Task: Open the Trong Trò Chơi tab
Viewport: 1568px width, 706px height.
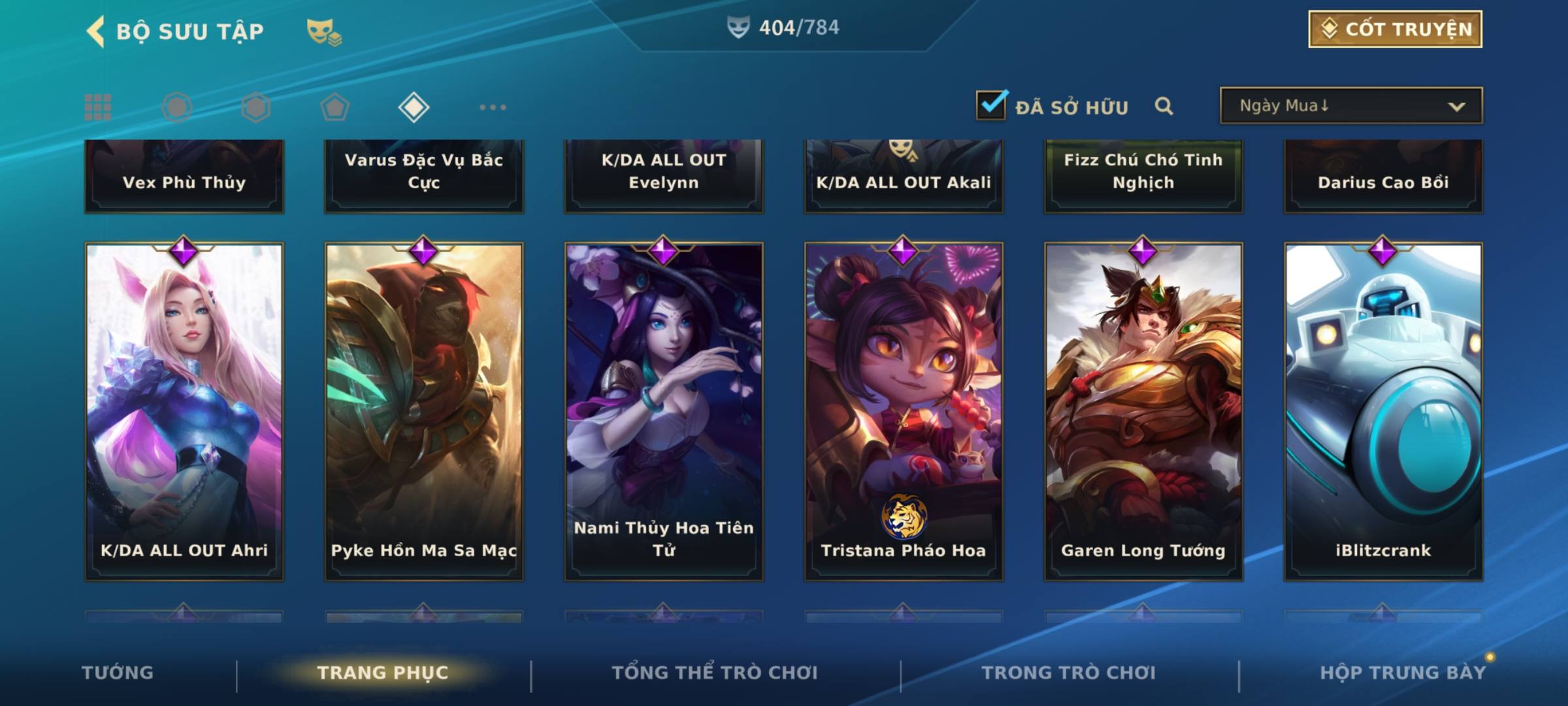Action: point(1069,673)
